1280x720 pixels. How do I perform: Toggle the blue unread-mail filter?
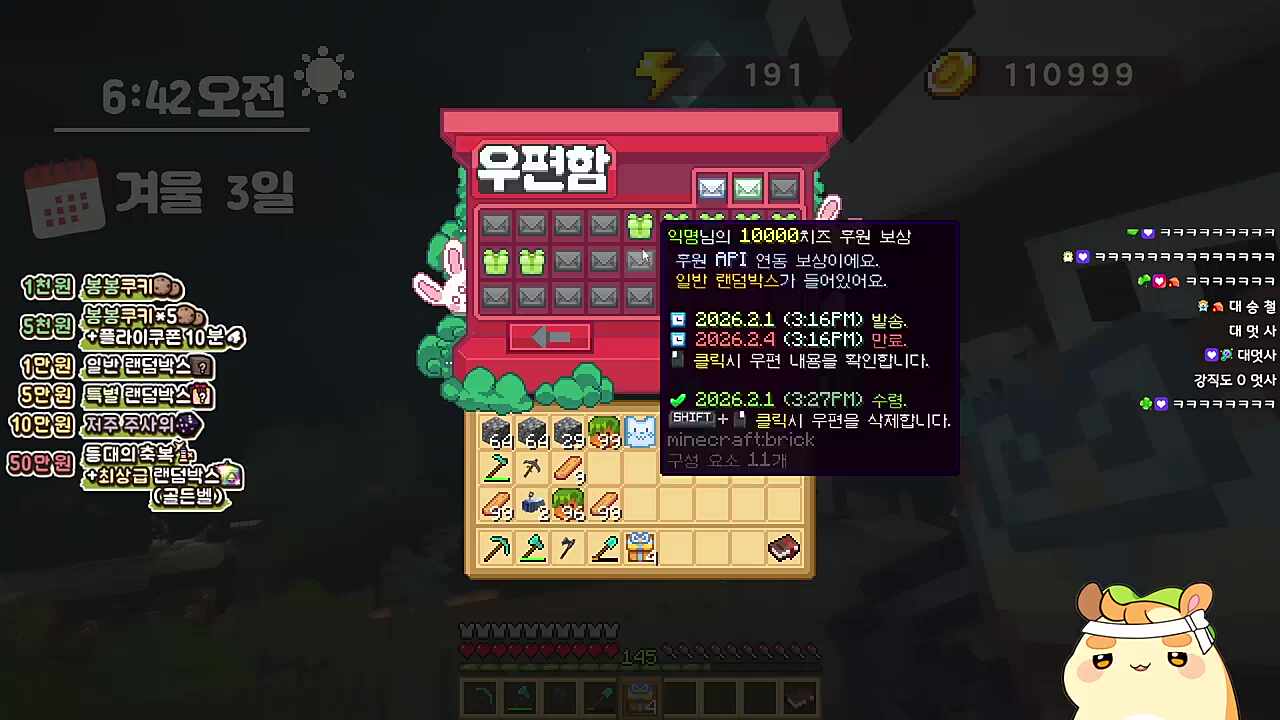(711, 188)
